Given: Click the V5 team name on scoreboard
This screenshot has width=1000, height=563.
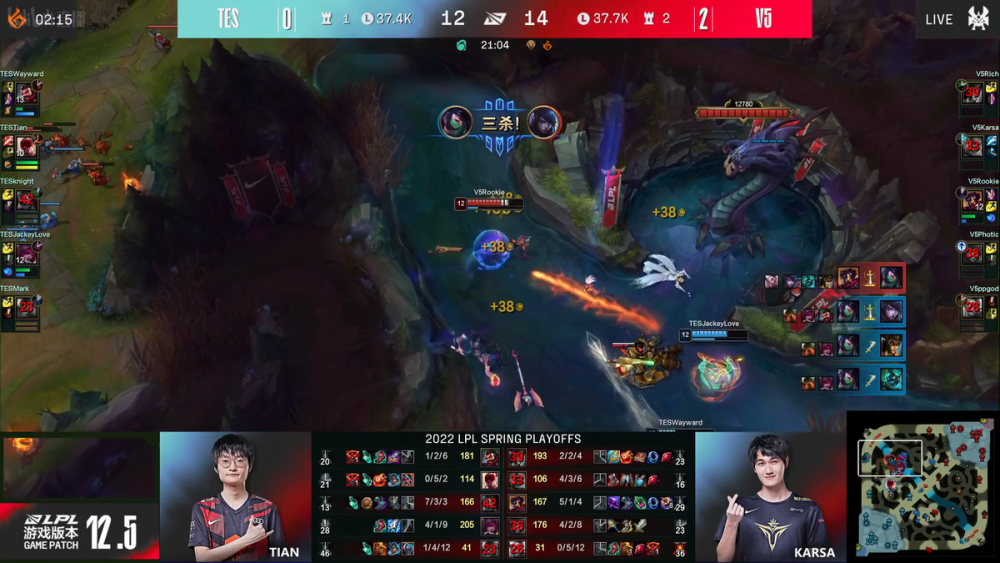Looking at the screenshot, I should 763,19.
